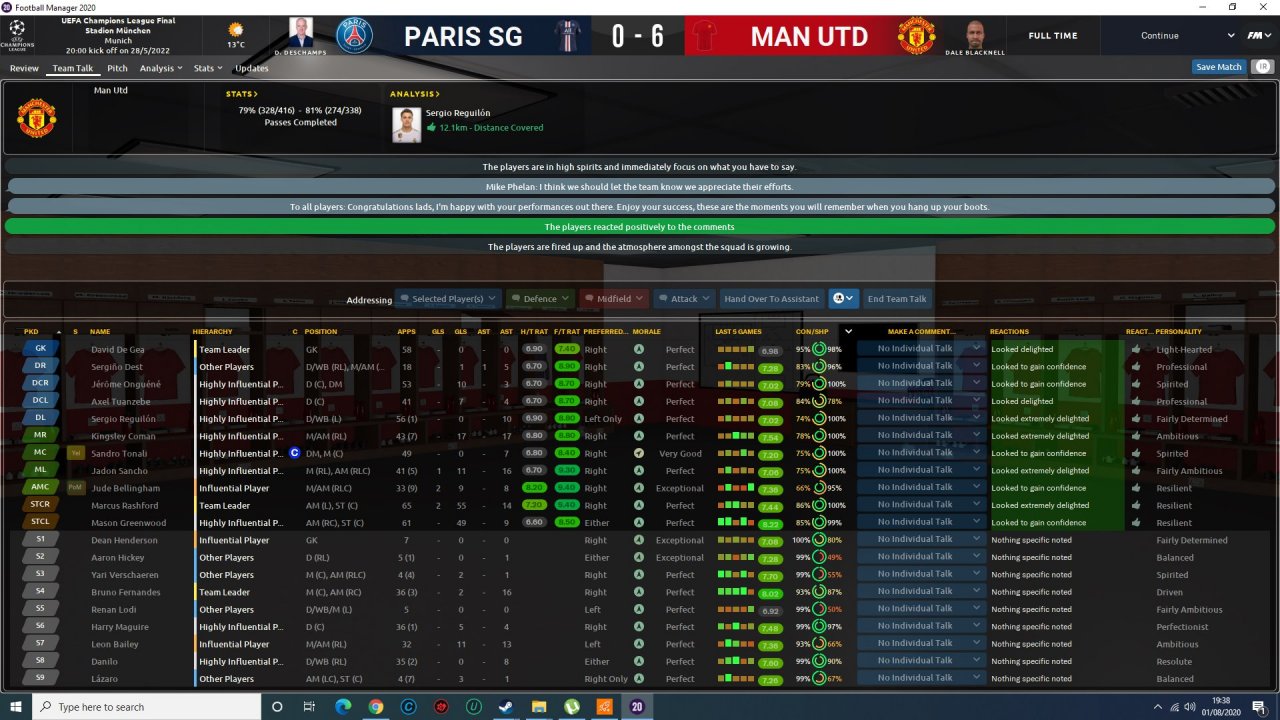Hand the team talk over to assistant

pos(771,299)
